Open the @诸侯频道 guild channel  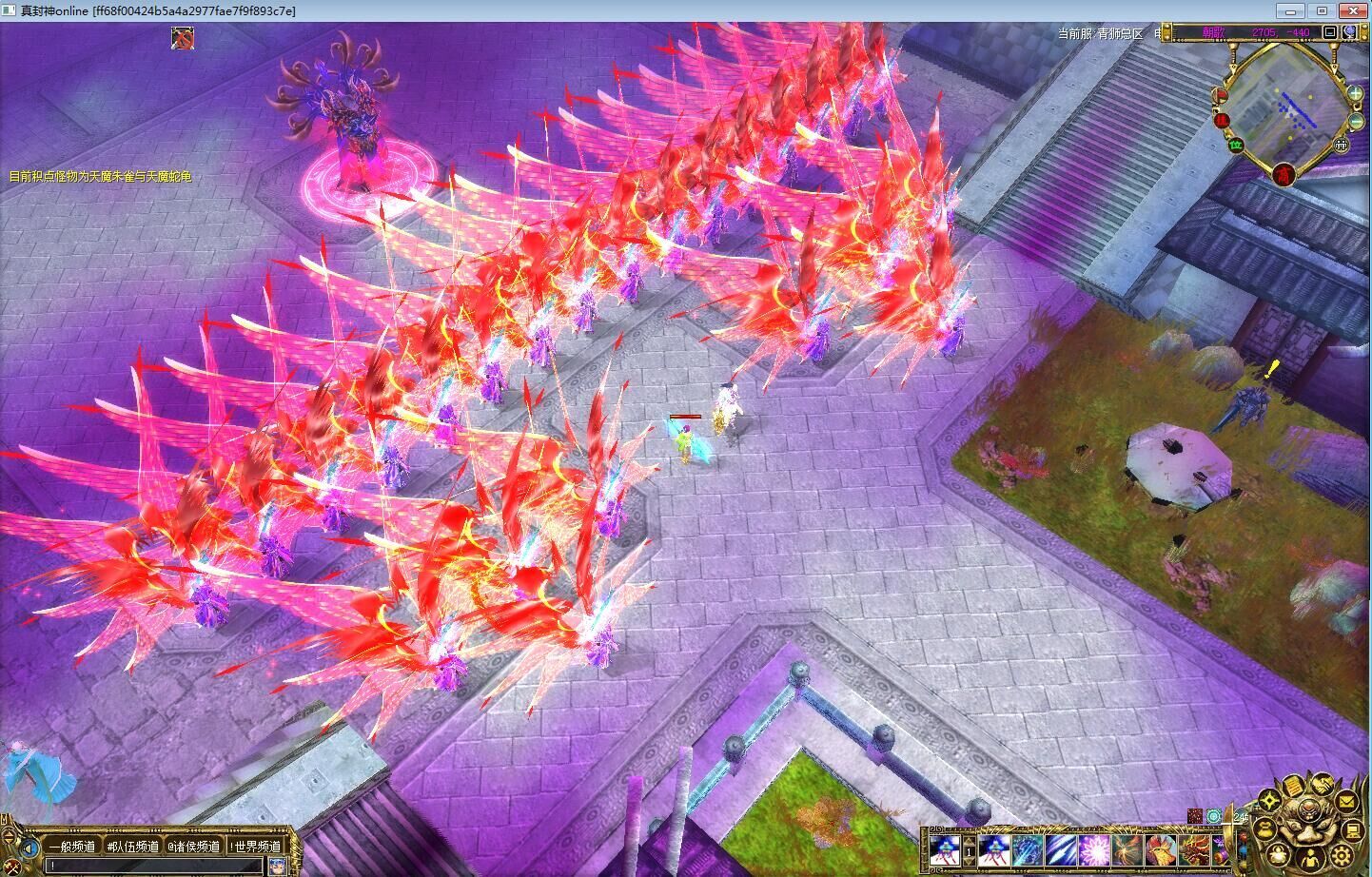[194, 846]
